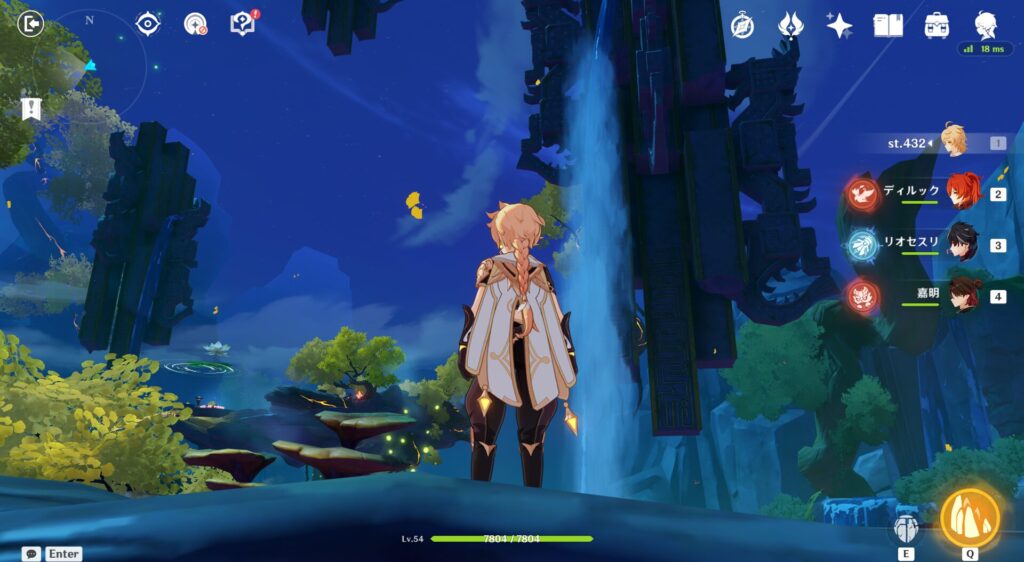Use the rock-shaped elemental skill icon
This screenshot has width=1024, height=562.
(x=906, y=529)
